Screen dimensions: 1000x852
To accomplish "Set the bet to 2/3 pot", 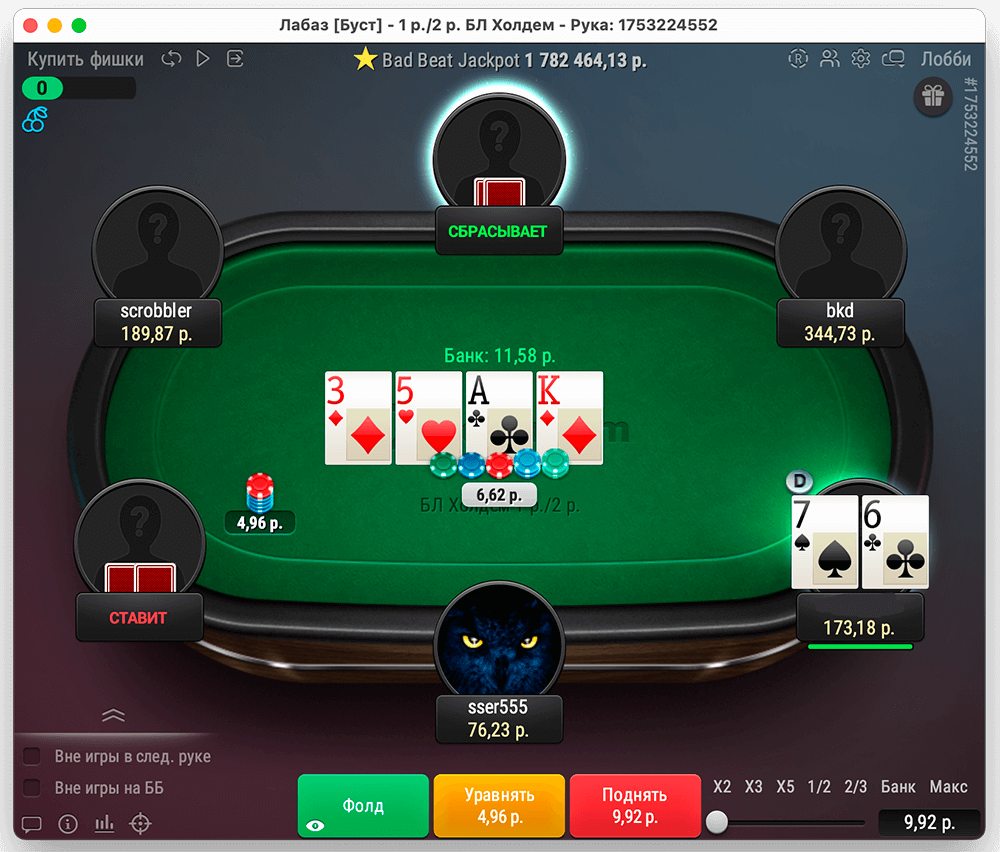I will tap(855, 787).
